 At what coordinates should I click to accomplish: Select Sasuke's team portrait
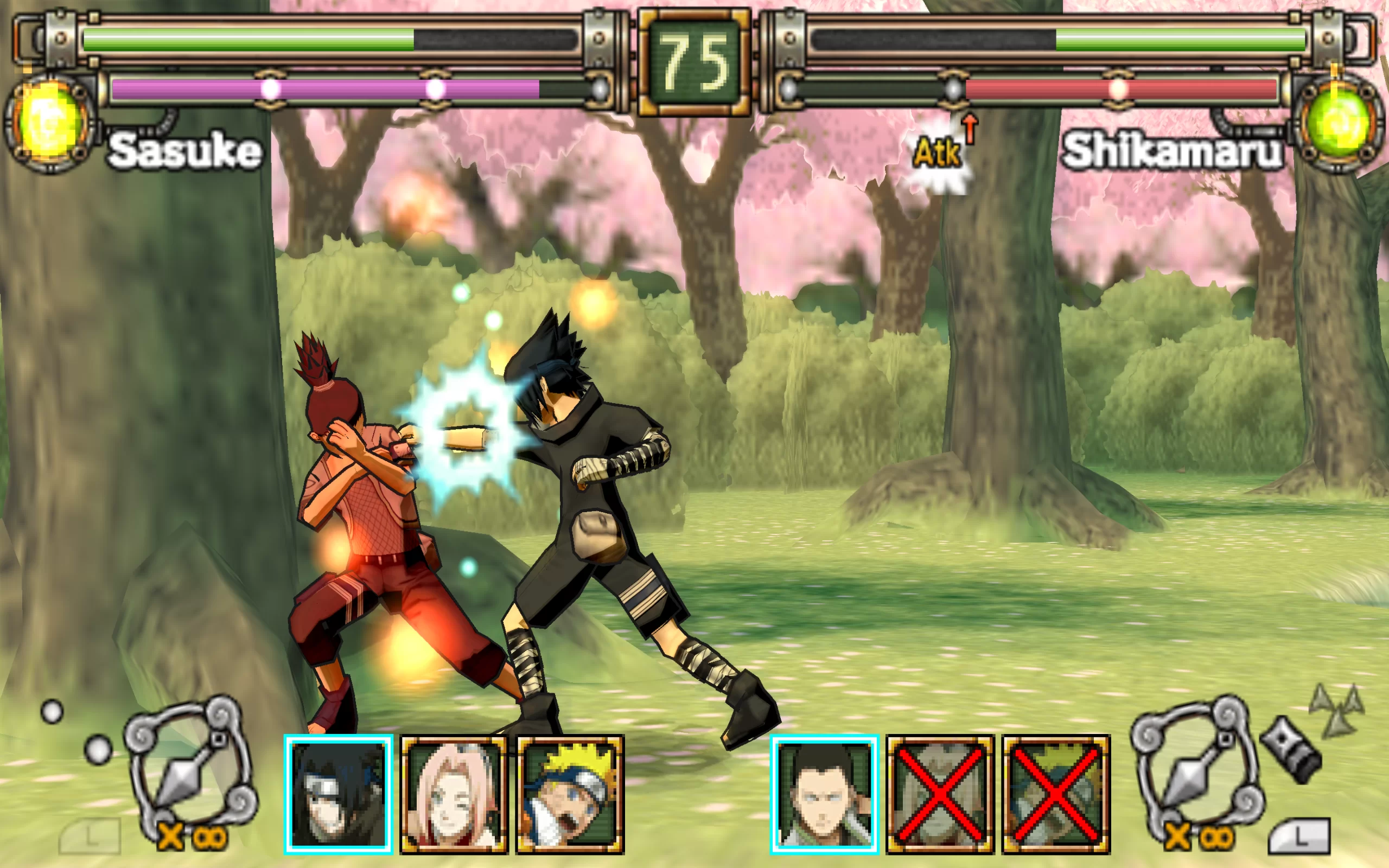(x=339, y=794)
